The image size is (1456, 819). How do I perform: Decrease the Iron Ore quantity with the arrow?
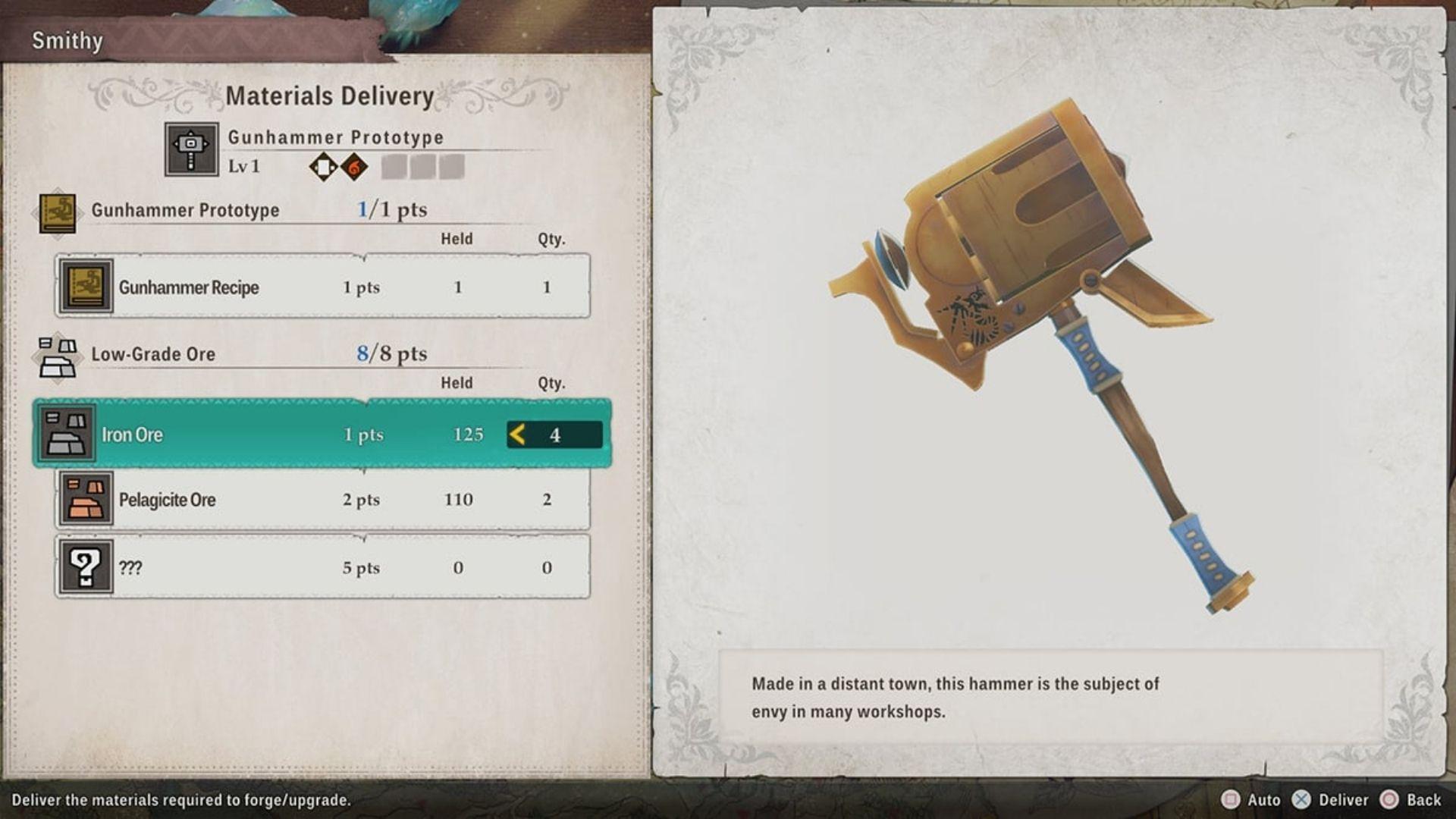pos(518,435)
